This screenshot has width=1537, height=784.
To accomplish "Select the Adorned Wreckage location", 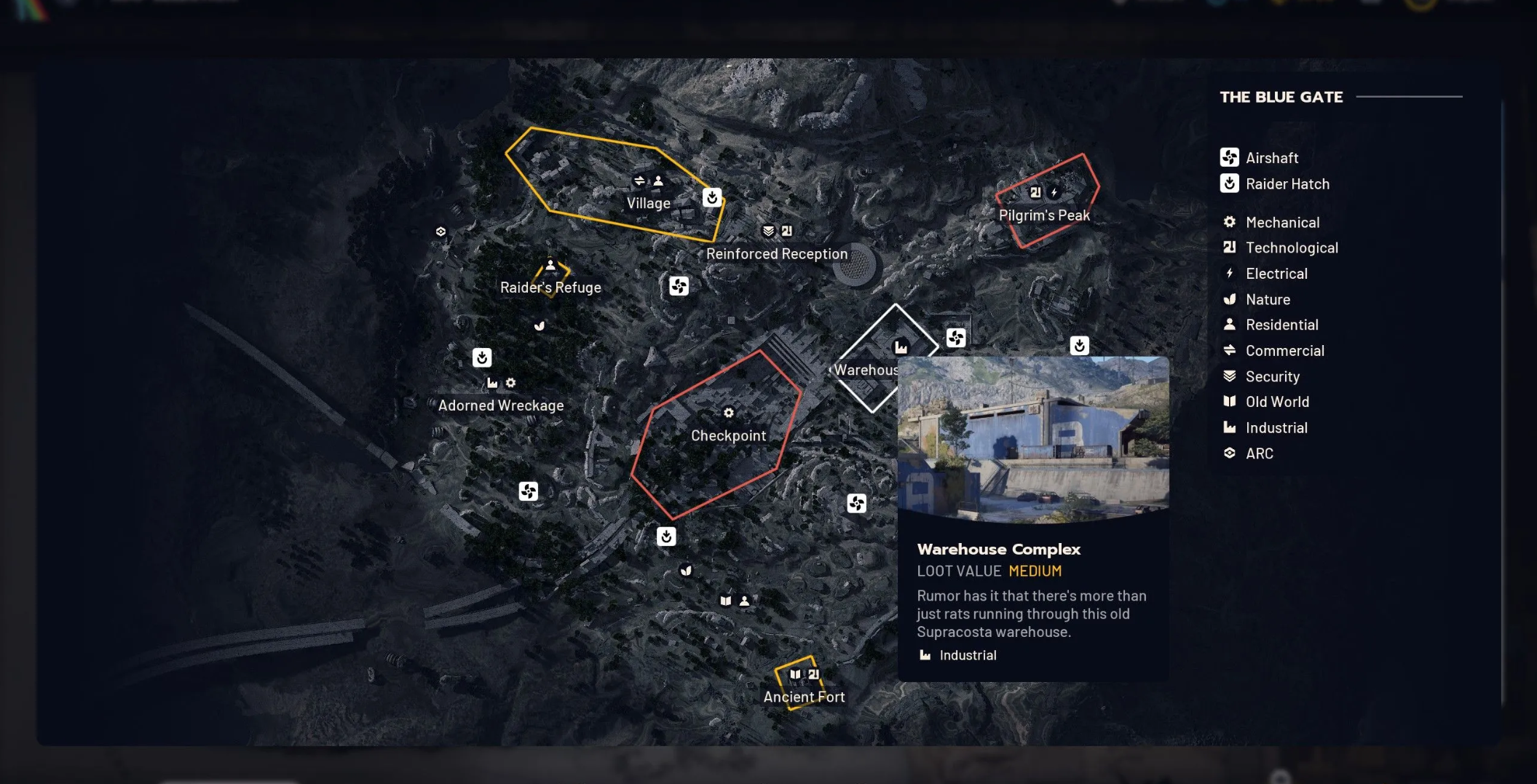I will tap(501, 405).
